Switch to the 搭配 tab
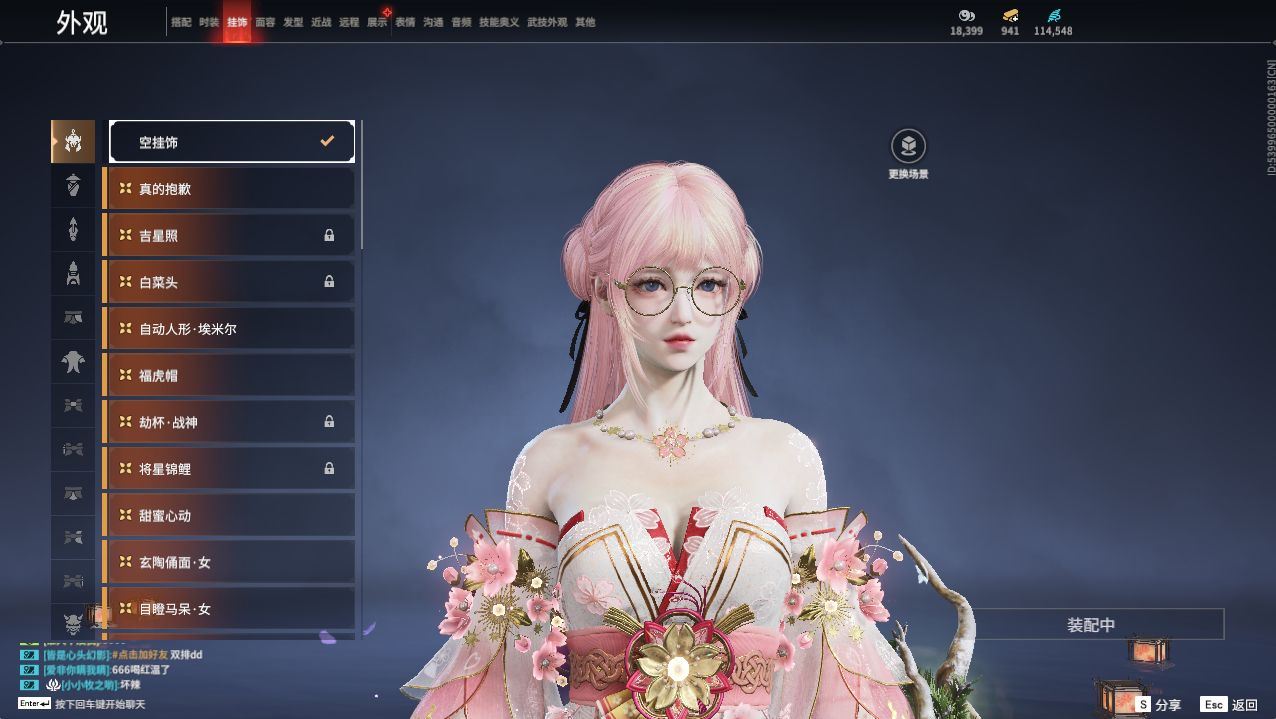Screen dimensions: 1276x719 [x=181, y=22]
